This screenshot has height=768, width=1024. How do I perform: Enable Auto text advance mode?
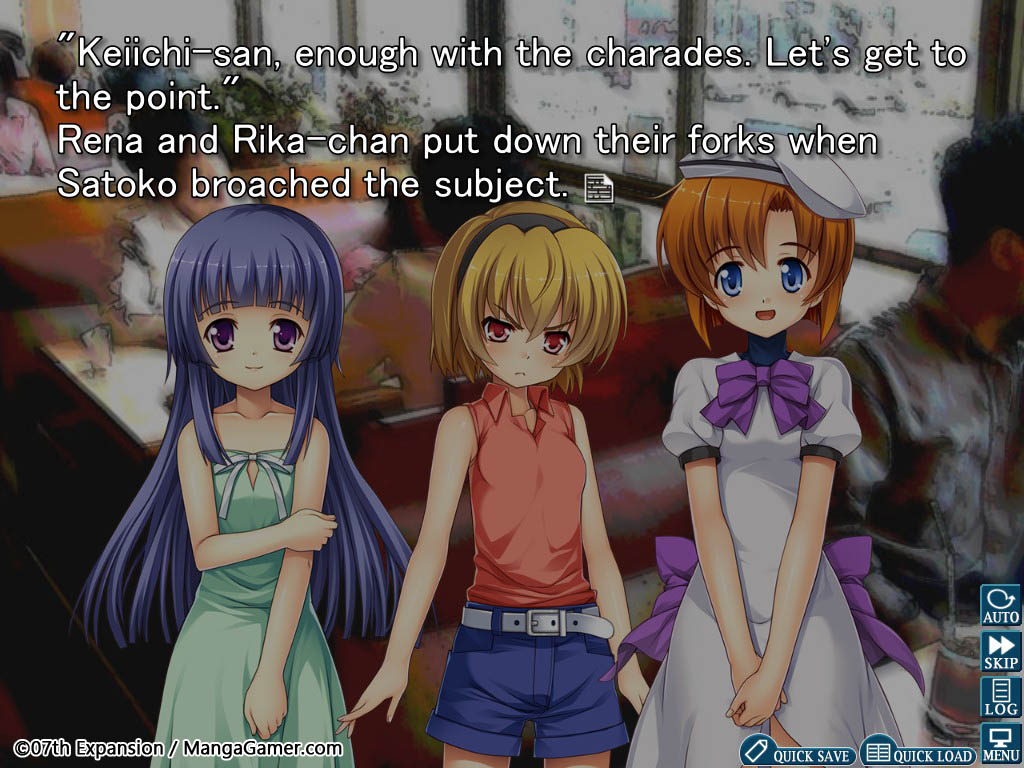point(1000,606)
